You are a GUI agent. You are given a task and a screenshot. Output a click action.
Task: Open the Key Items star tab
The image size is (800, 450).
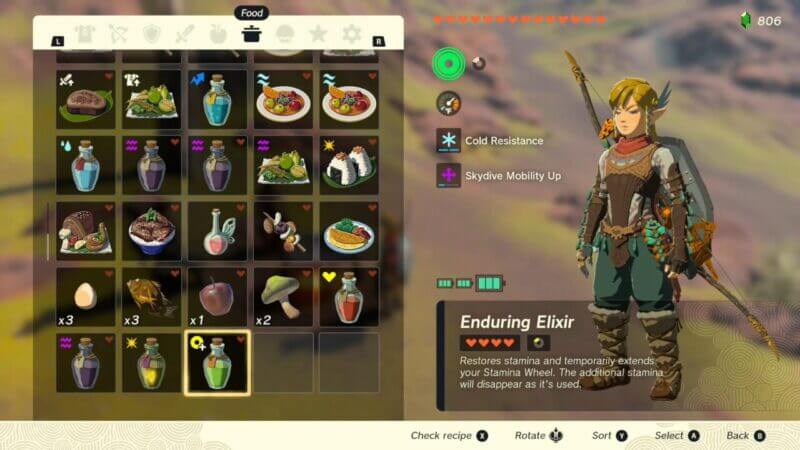(318, 35)
